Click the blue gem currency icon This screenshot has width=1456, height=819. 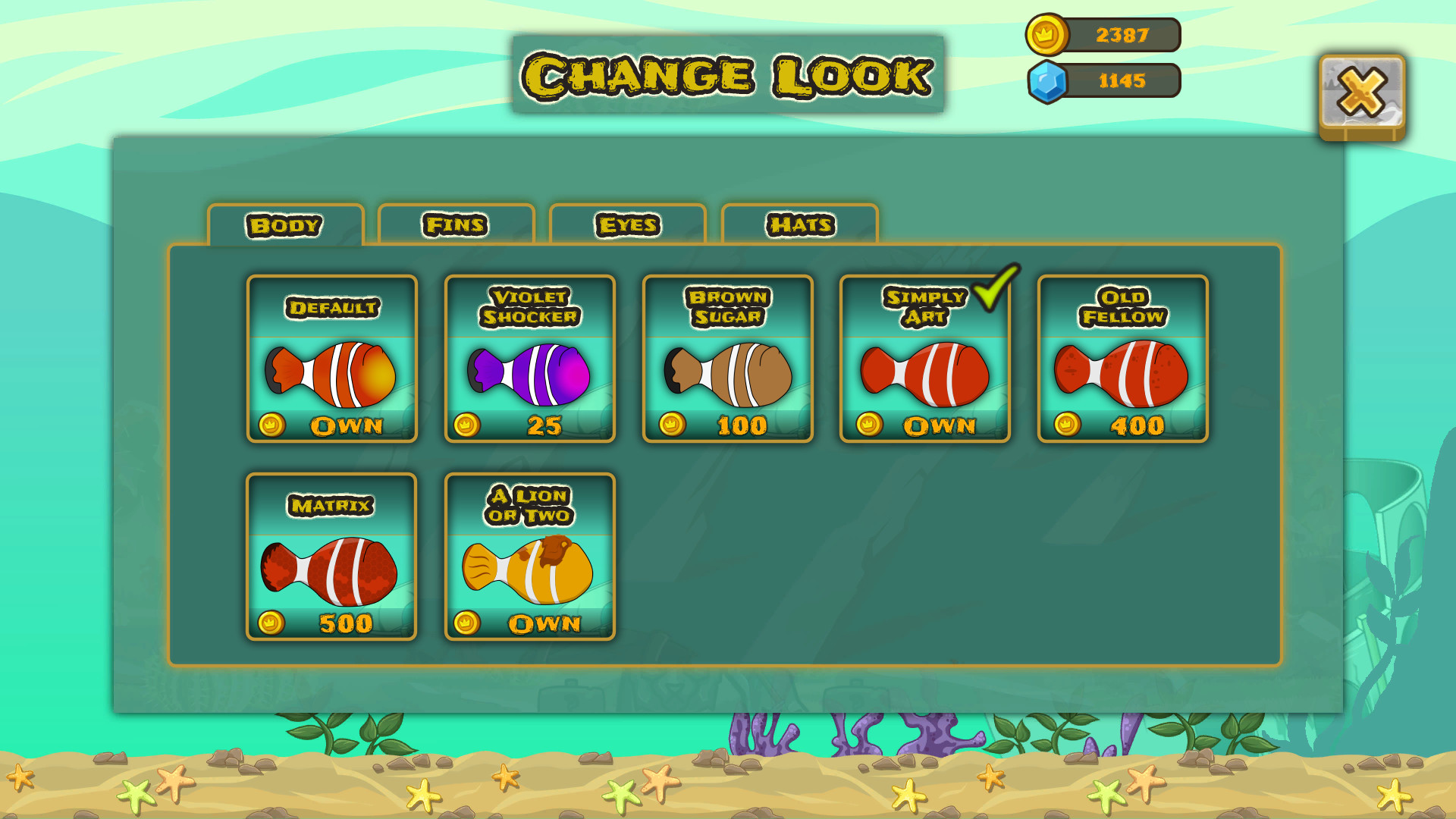point(1050,80)
